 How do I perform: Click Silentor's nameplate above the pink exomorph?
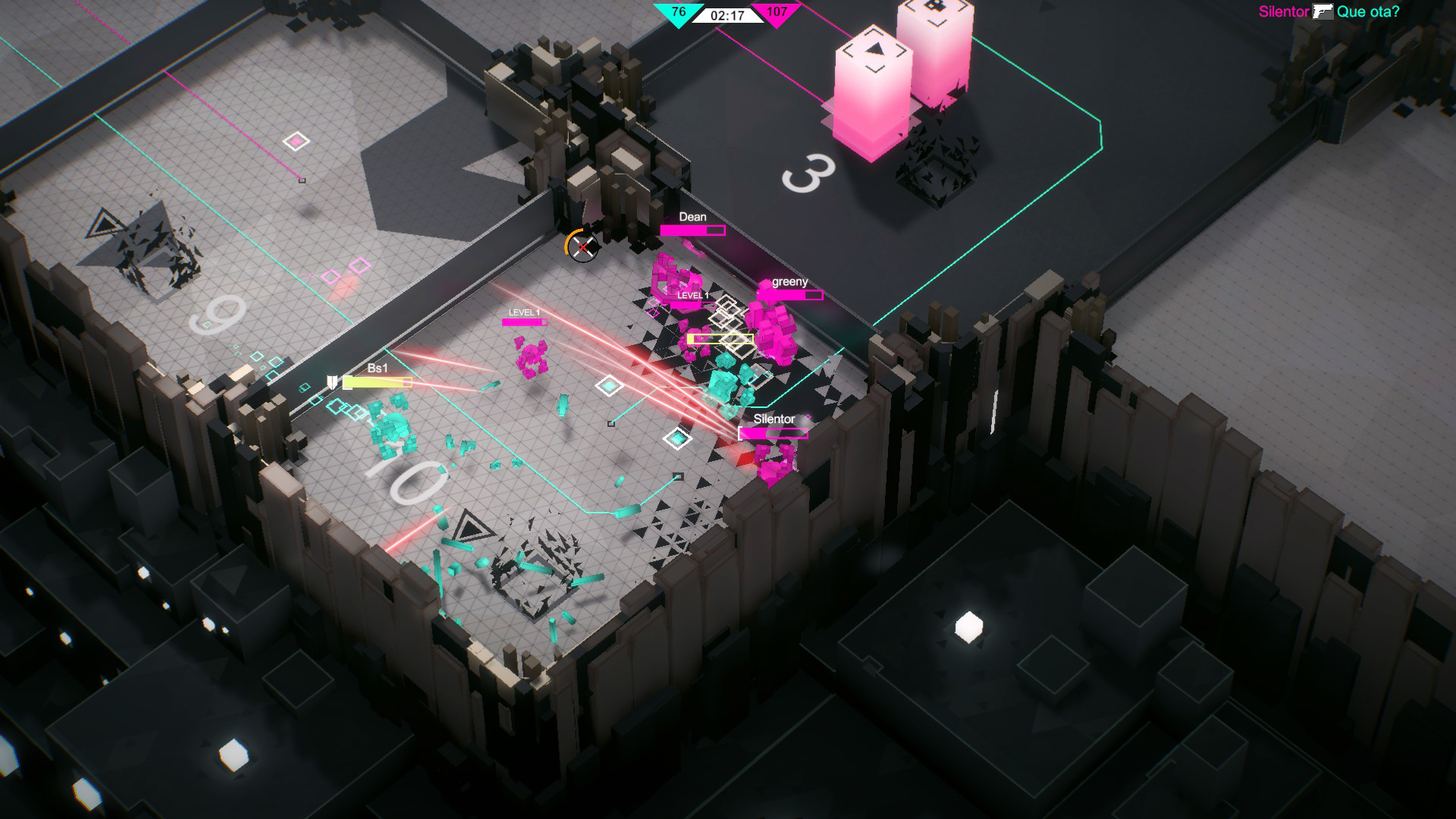point(774,418)
